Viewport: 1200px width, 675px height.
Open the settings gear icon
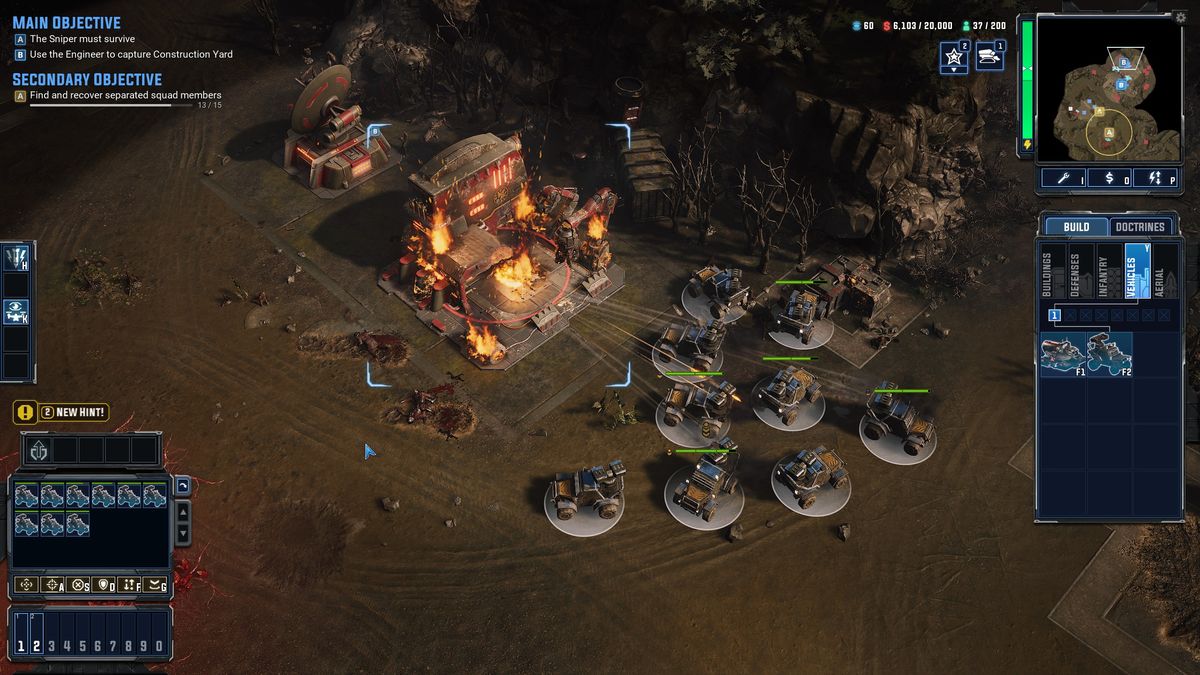(1180, 17)
